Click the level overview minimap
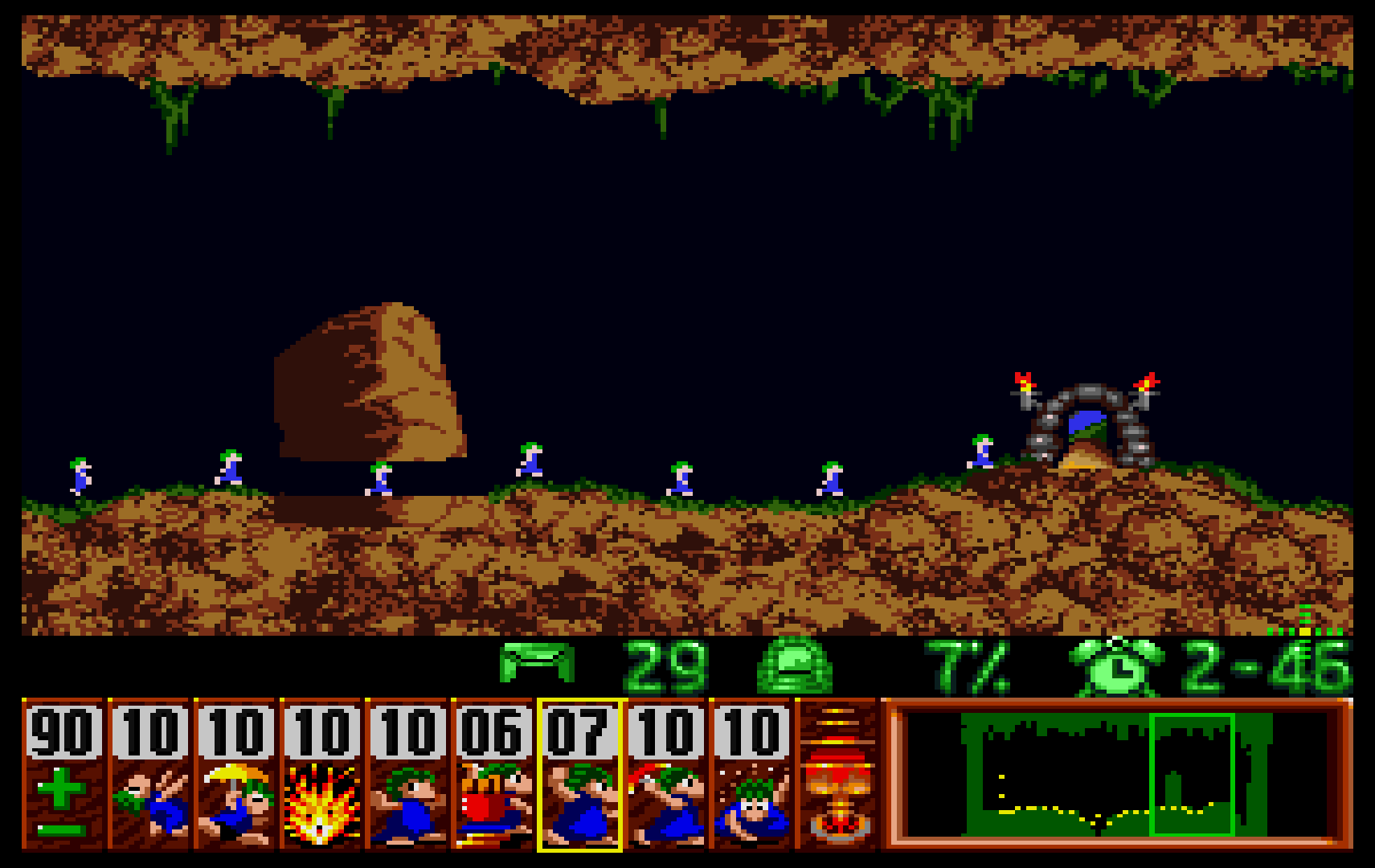This screenshot has height=868, width=1375. pos(1117,776)
